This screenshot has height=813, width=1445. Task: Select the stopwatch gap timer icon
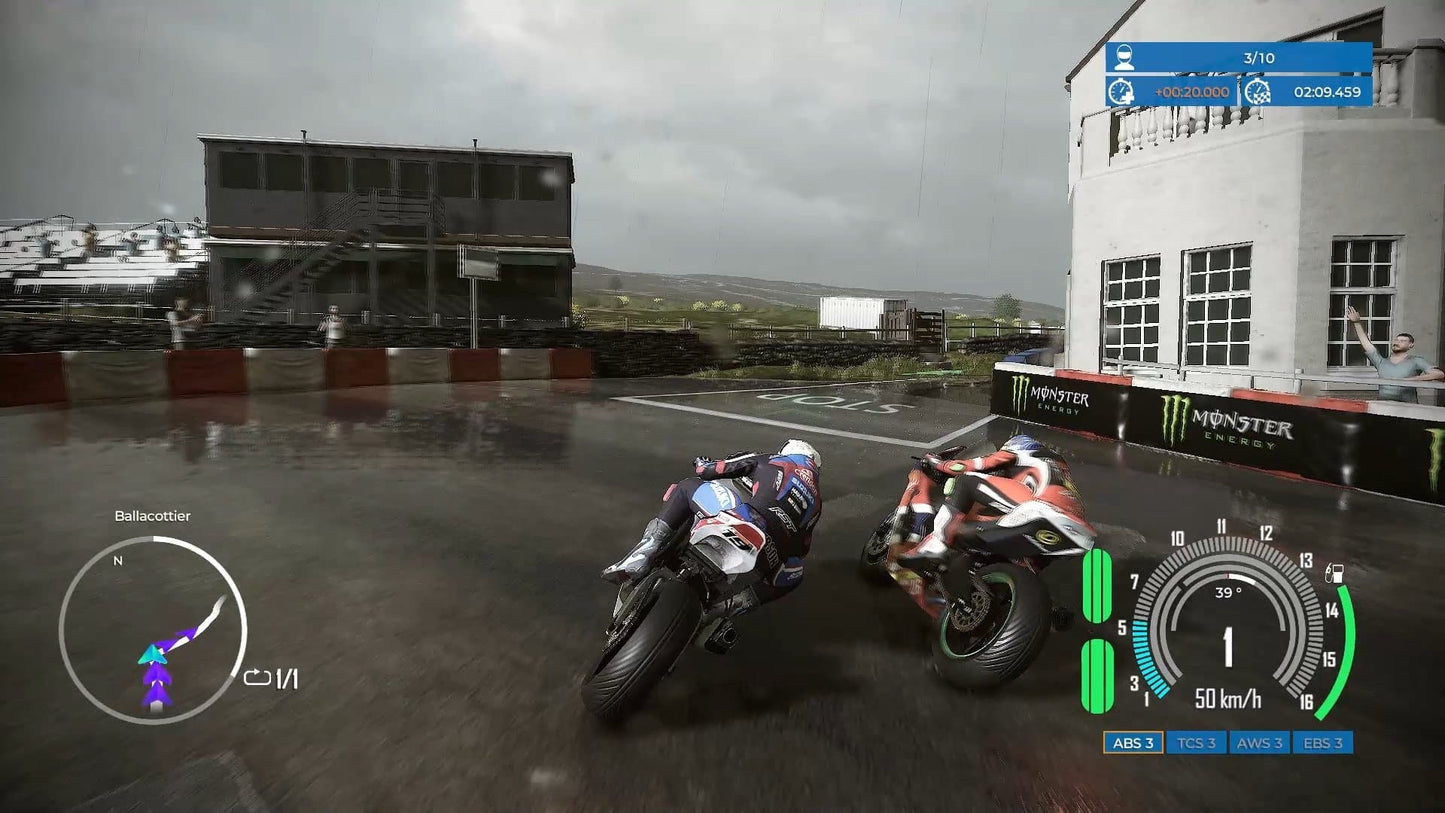click(1122, 91)
